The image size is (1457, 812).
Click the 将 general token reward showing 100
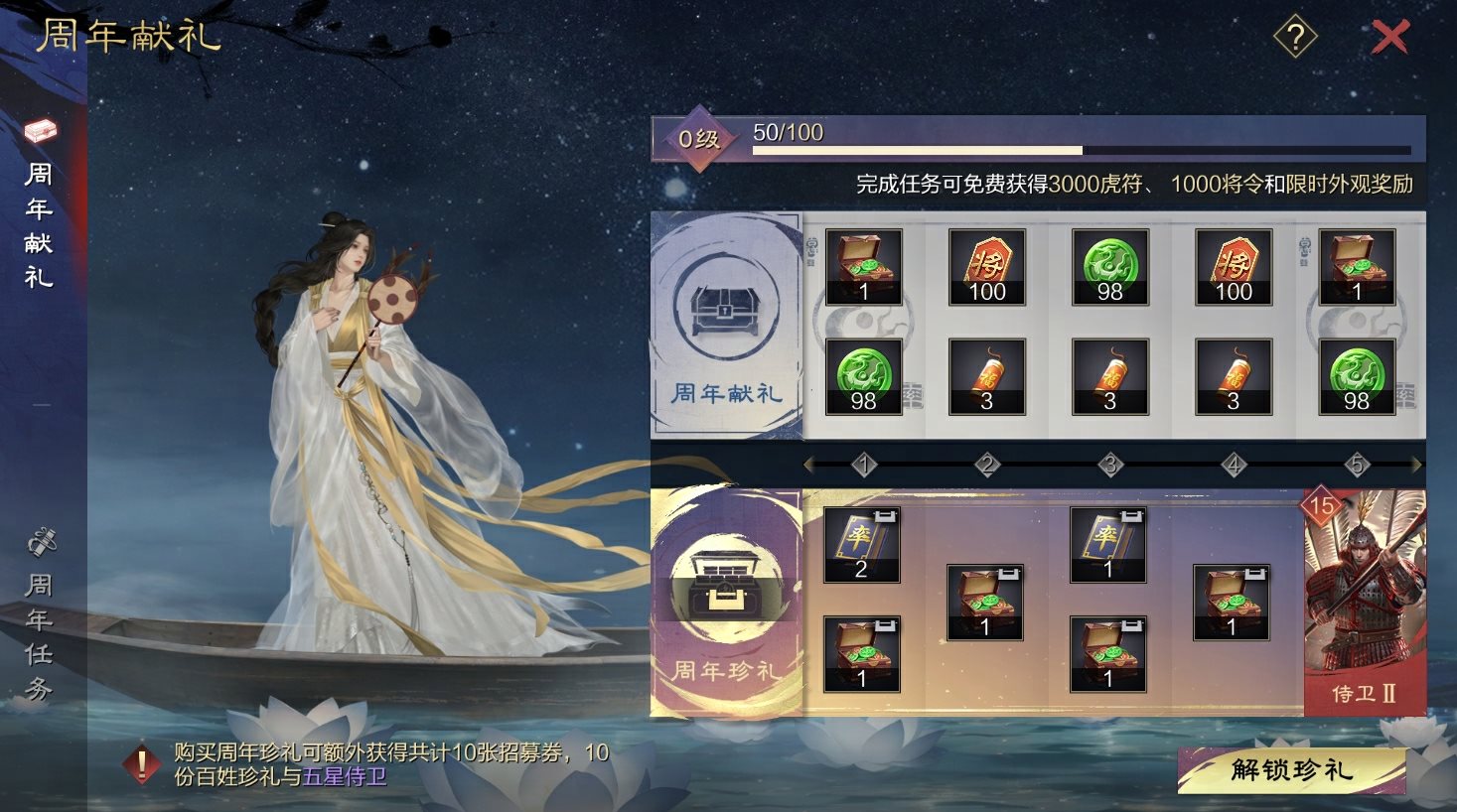coord(986,266)
